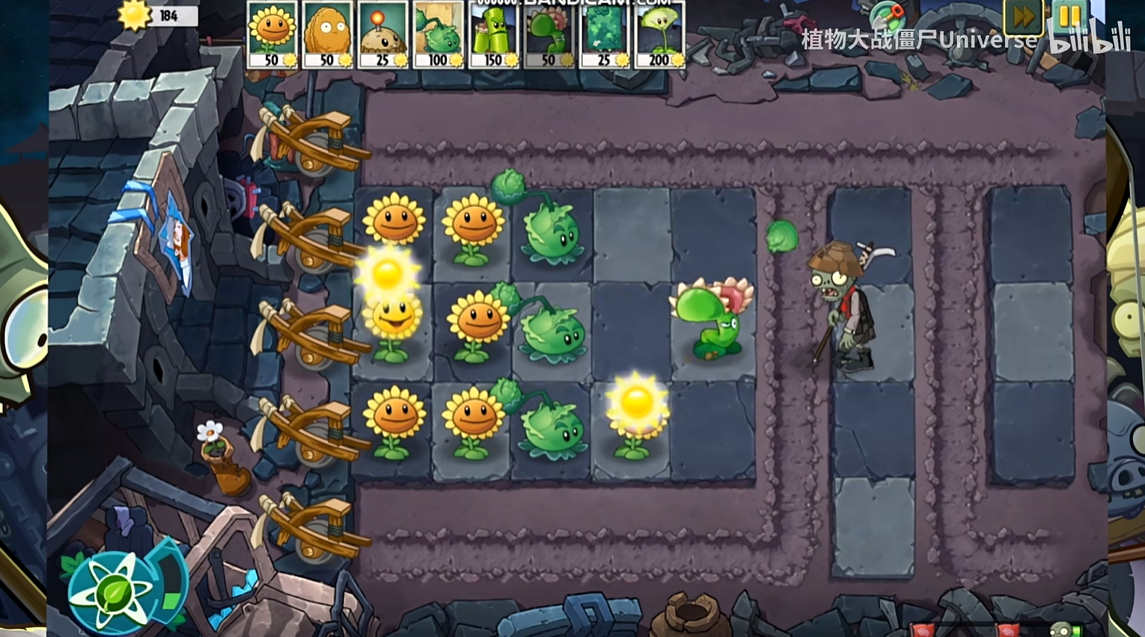Screen dimensions: 1145x637
Task: Pause the game
Action: (x=1069, y=16)
